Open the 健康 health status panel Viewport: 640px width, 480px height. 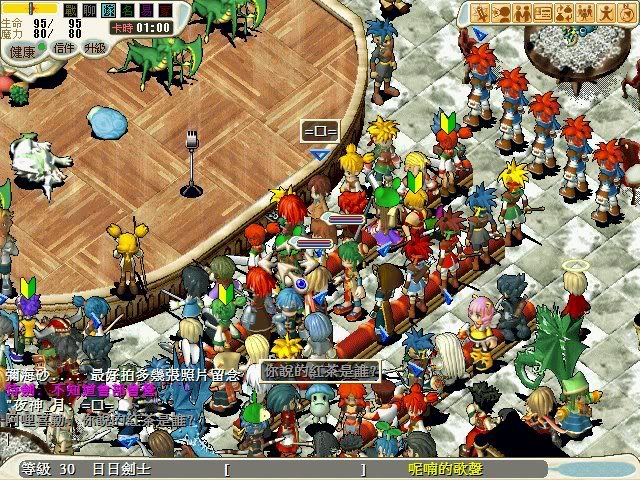click(21, 49)
